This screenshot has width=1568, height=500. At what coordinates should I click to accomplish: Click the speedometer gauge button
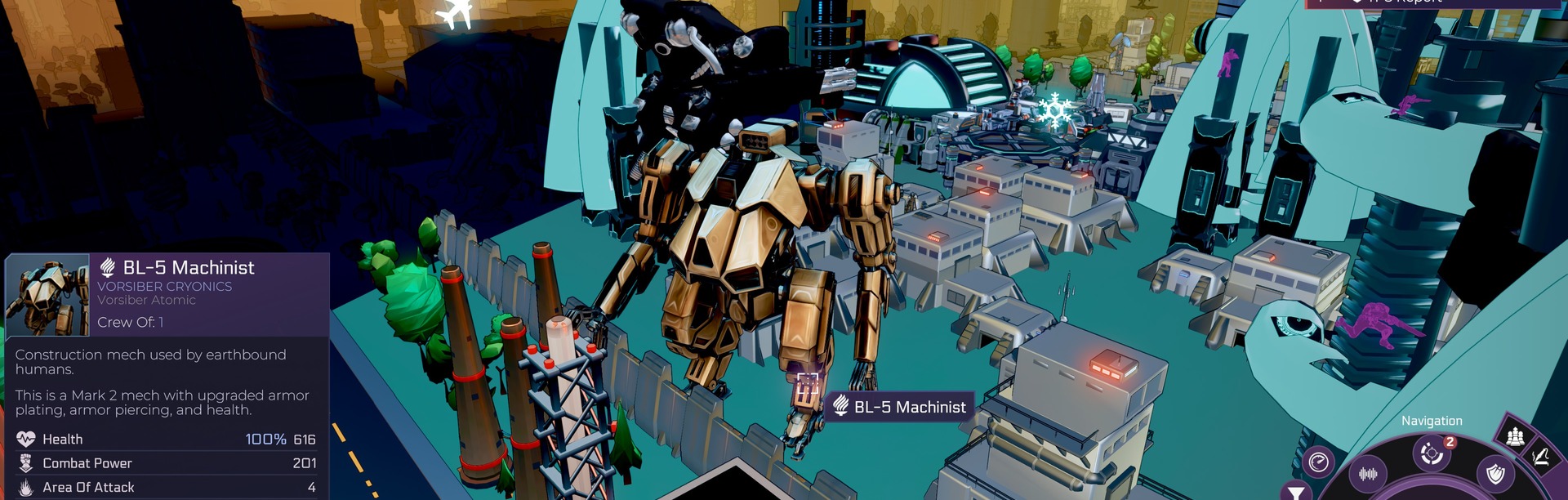pos(1318,462)
